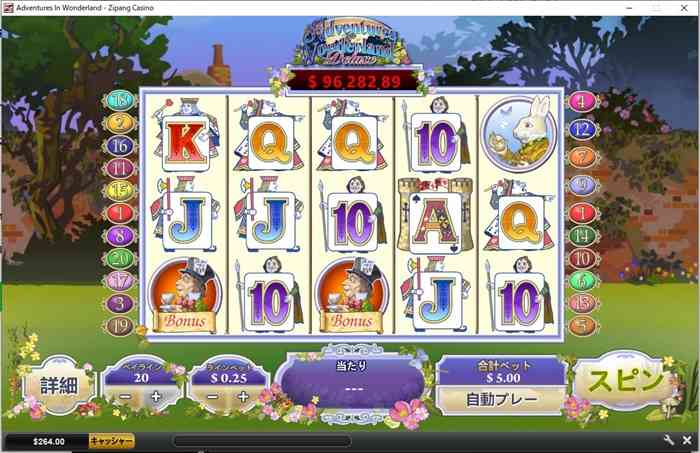Spin the reels with the スピン button
Image resolution: width=700 pixels, height=453 pixels.
[623, 382]
